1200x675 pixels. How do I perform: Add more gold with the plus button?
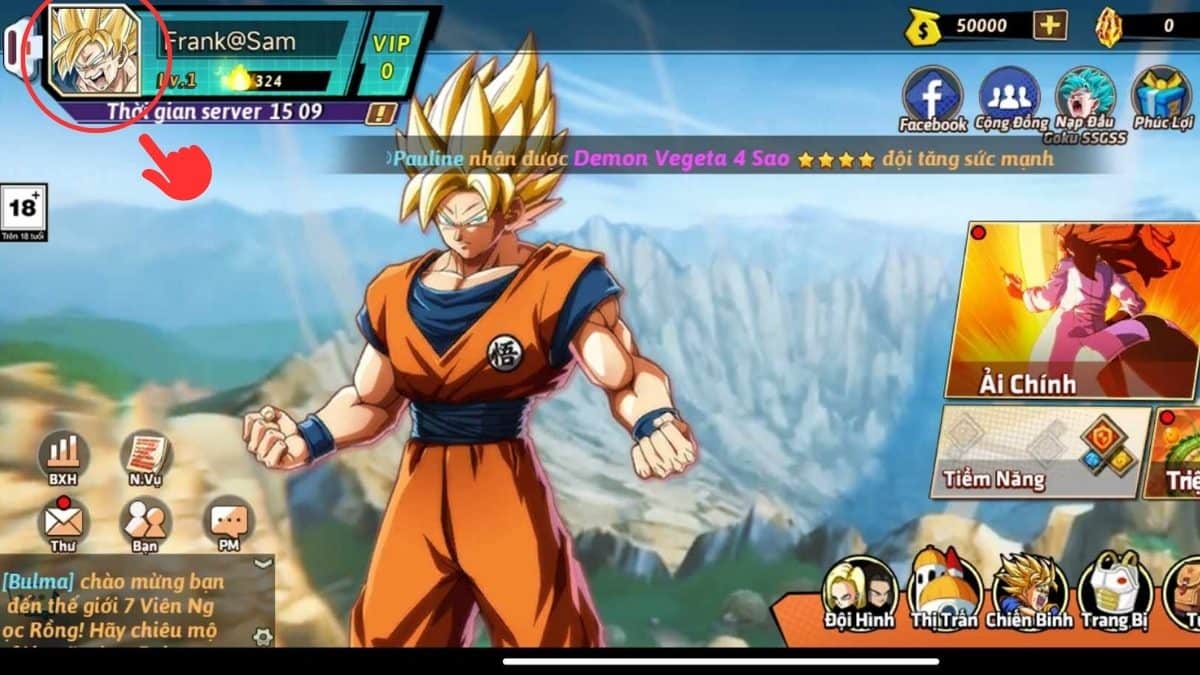1049,25
